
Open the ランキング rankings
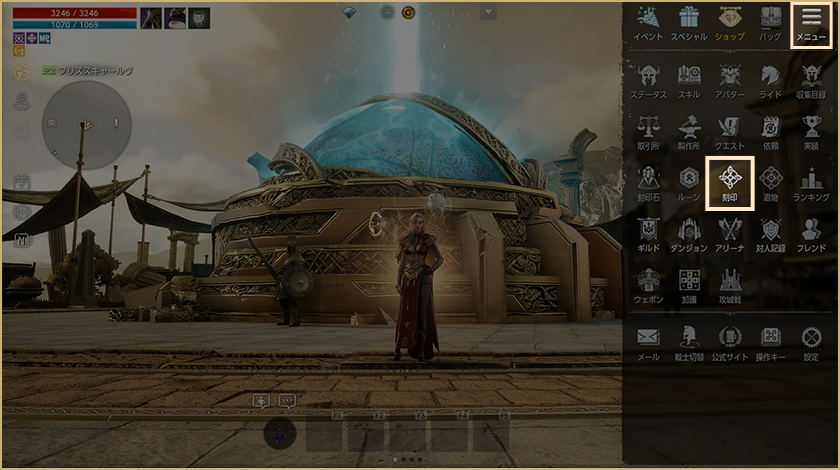coord(811,184)
